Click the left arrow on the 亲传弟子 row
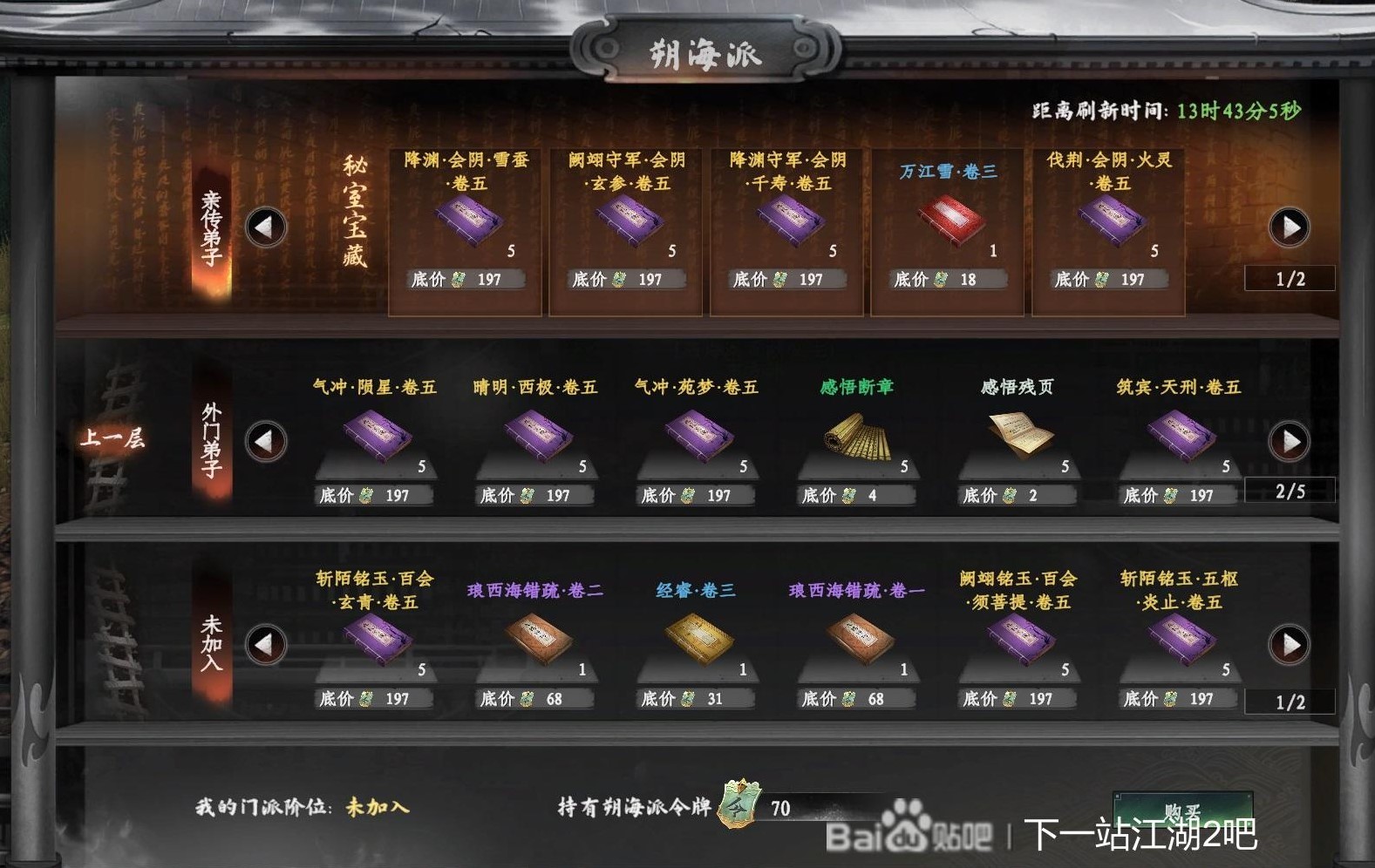1375x868 pixels. (266, 227)
